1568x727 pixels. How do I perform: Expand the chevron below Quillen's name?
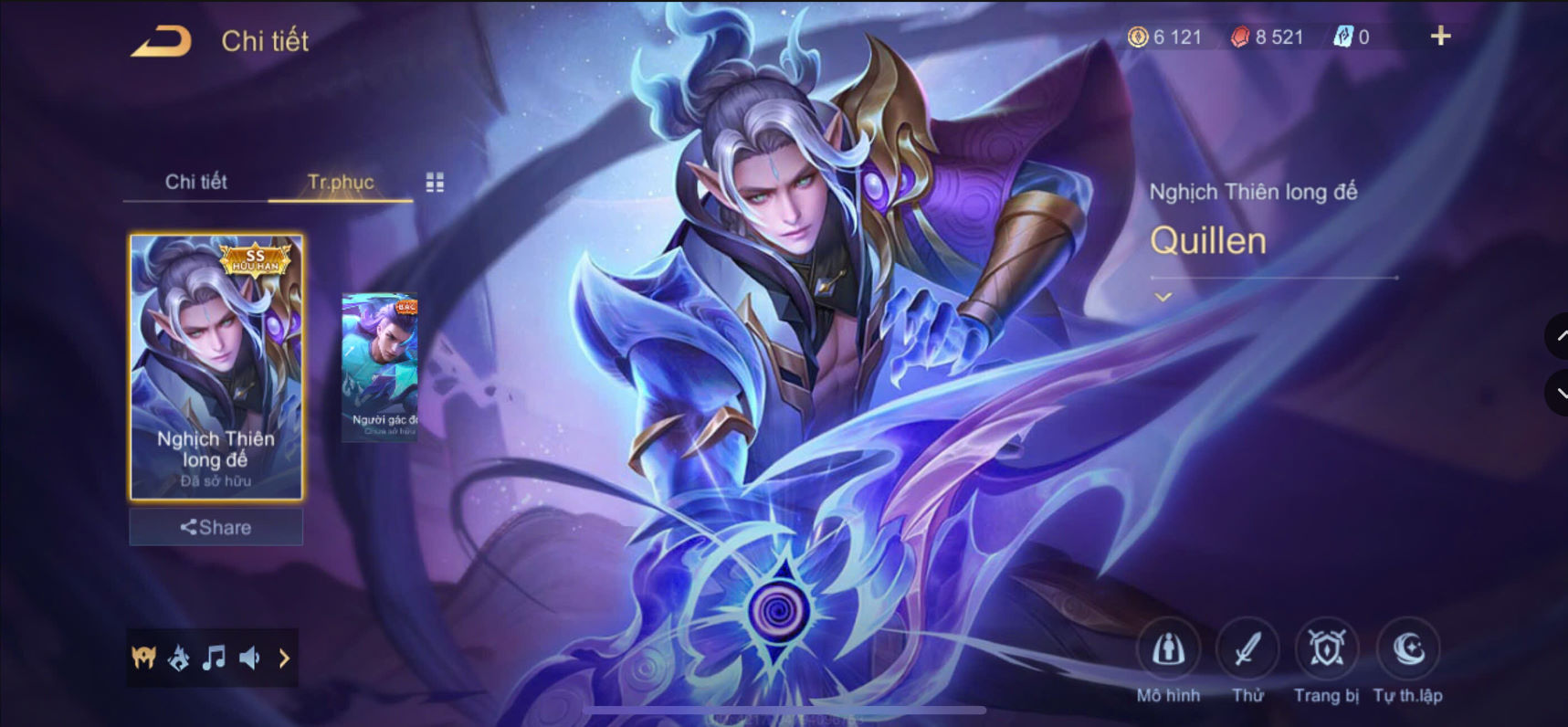tap(1163, 295)
